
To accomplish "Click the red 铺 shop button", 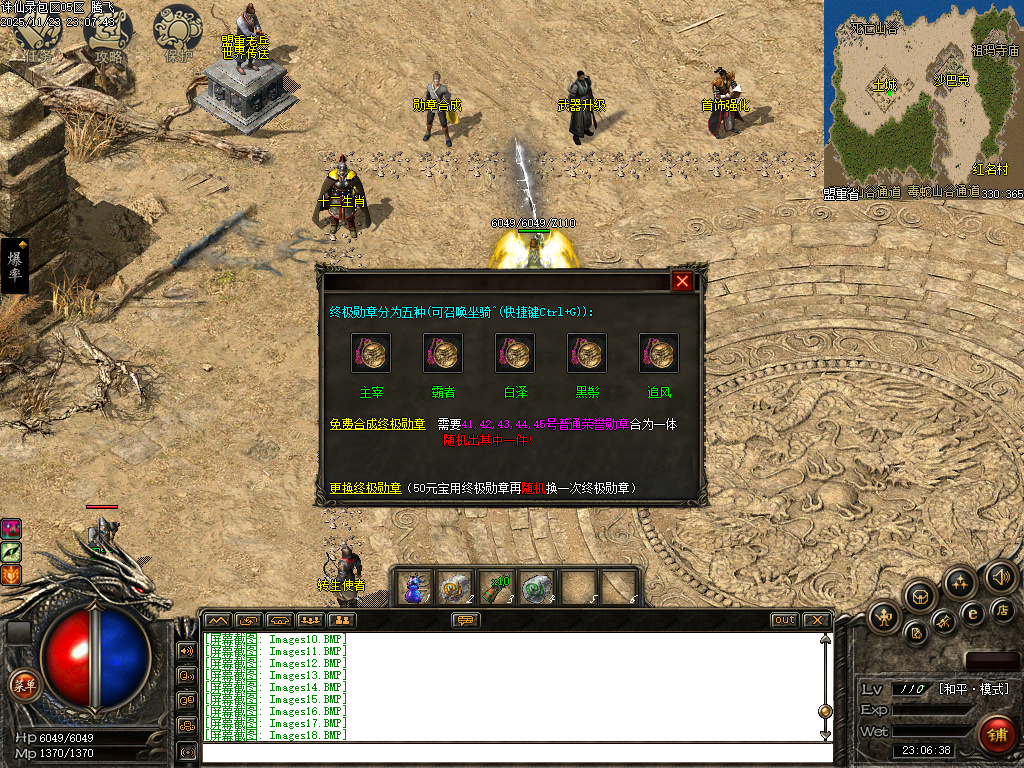I will click(x=995, y=734).
